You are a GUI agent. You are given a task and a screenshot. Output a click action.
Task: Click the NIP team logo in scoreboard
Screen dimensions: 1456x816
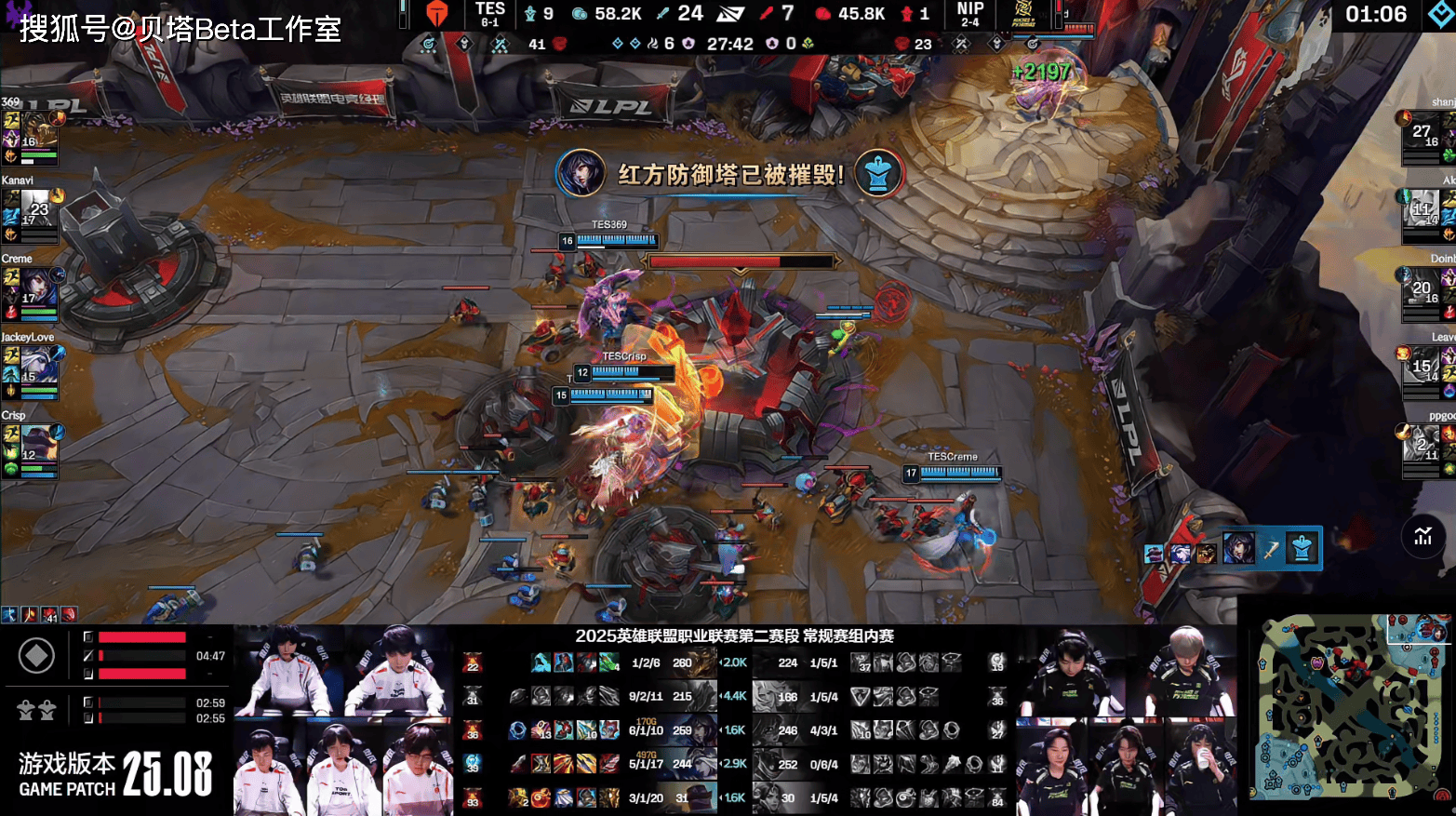pyautogui.click(x=1022, y=14)
